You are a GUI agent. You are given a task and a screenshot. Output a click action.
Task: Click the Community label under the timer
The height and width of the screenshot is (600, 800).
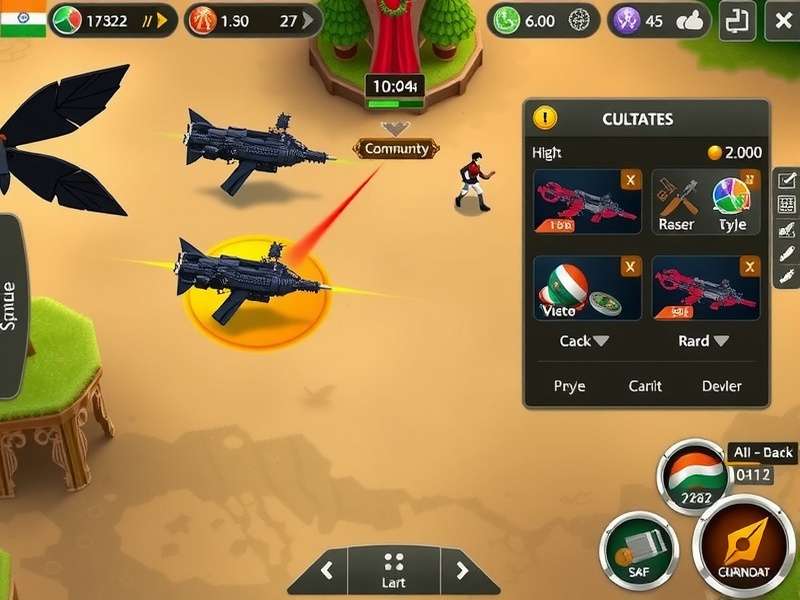397,149
